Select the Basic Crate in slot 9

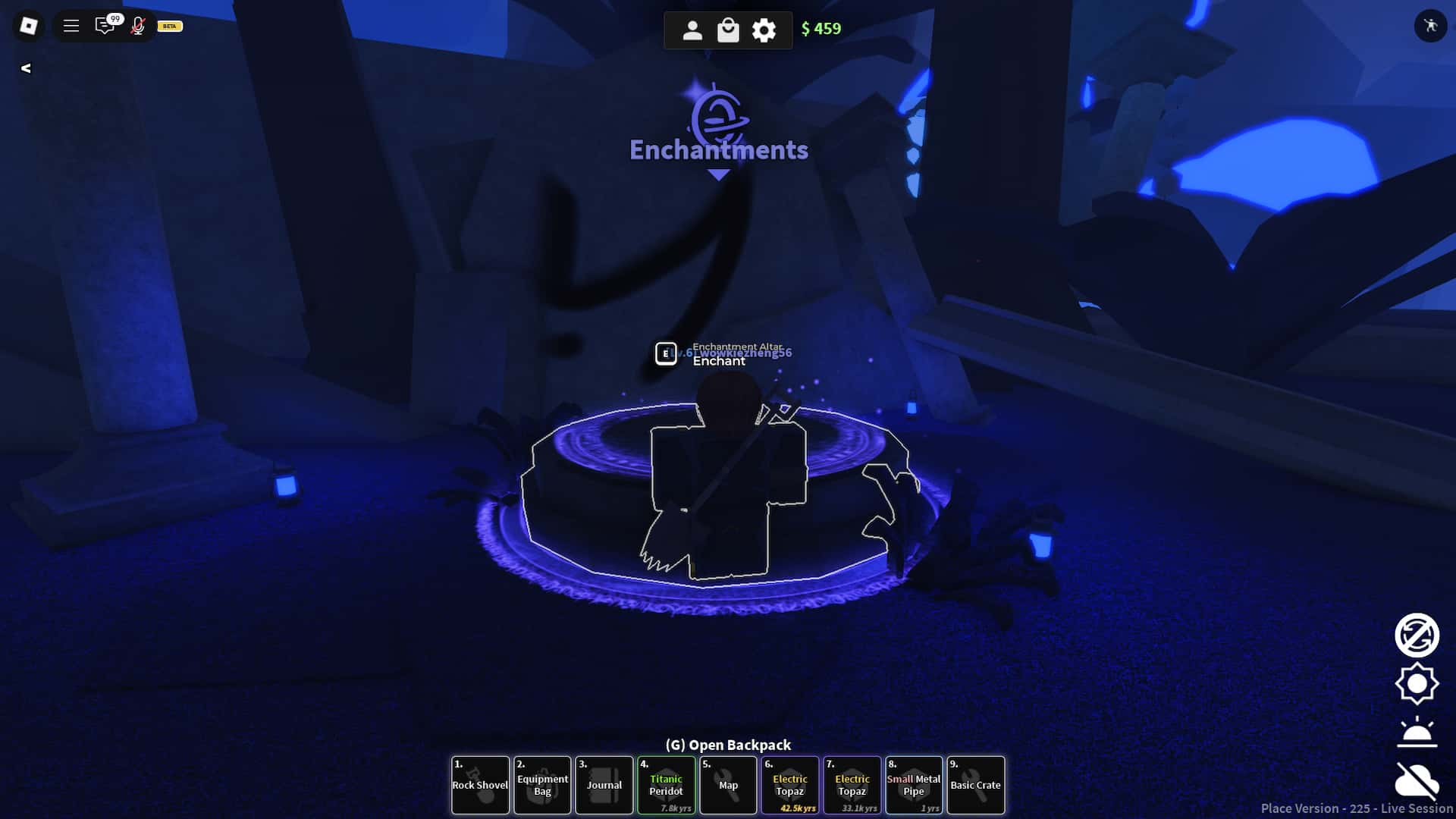tap(976, 785)
